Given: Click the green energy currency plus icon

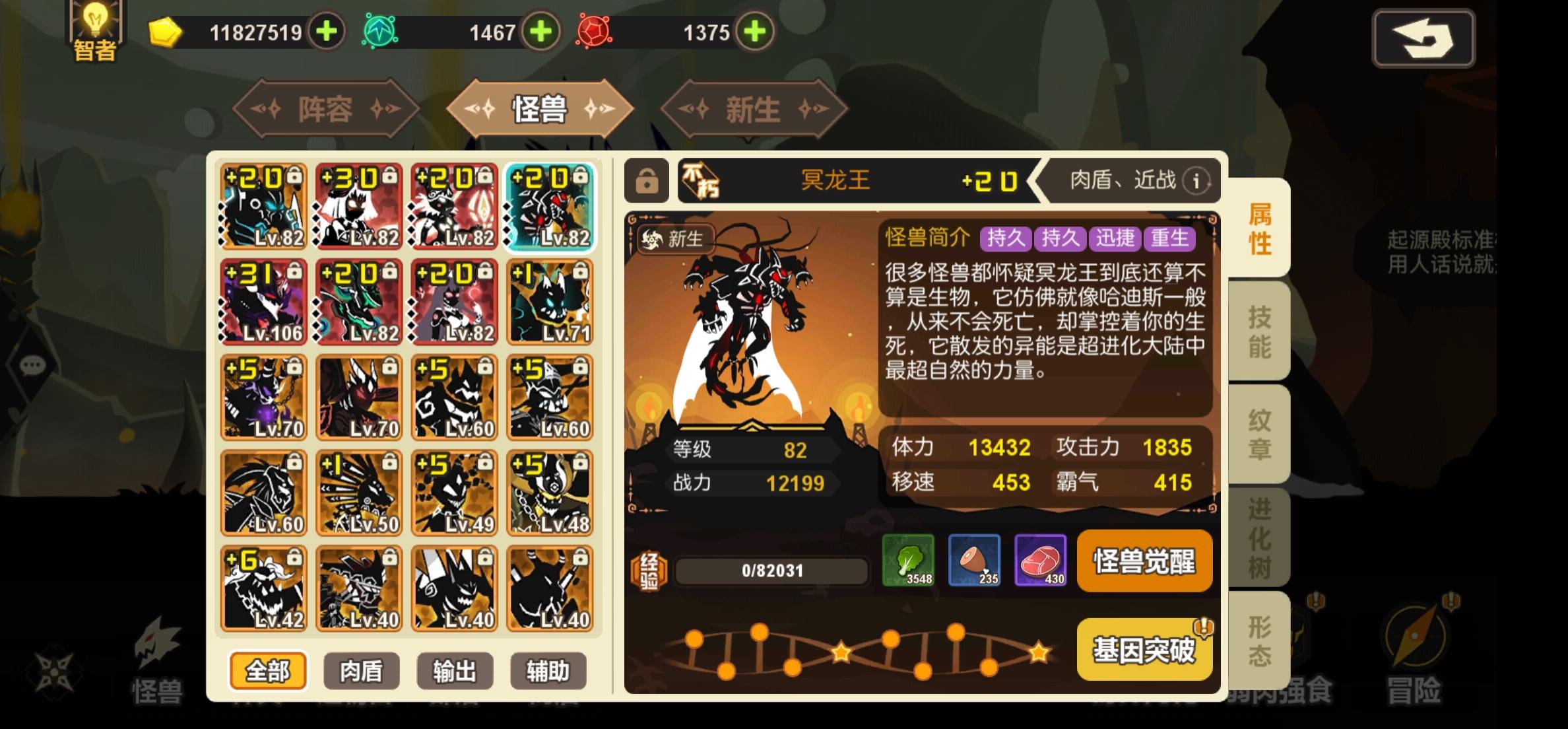Looking at the screenshot, I should pos(541,31).
